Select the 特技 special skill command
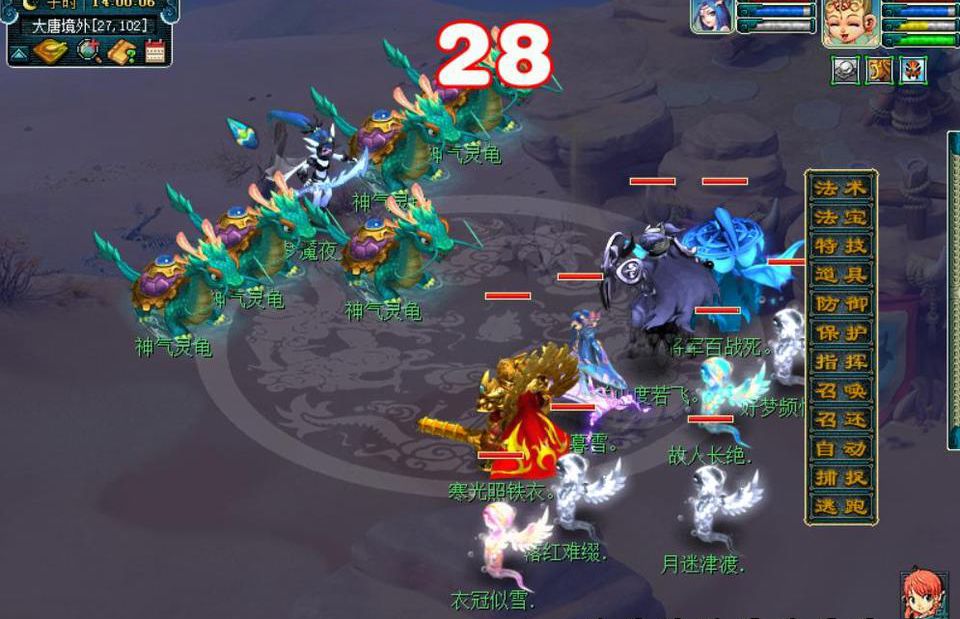960x619 pixels. [841, 246]
